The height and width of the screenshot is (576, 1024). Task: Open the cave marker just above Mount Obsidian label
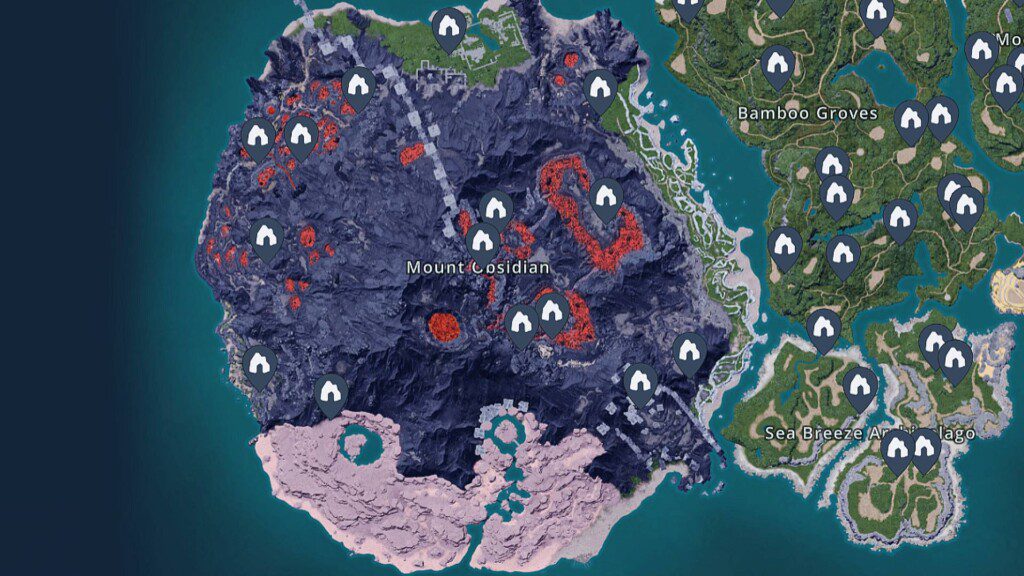coord(483,241)
